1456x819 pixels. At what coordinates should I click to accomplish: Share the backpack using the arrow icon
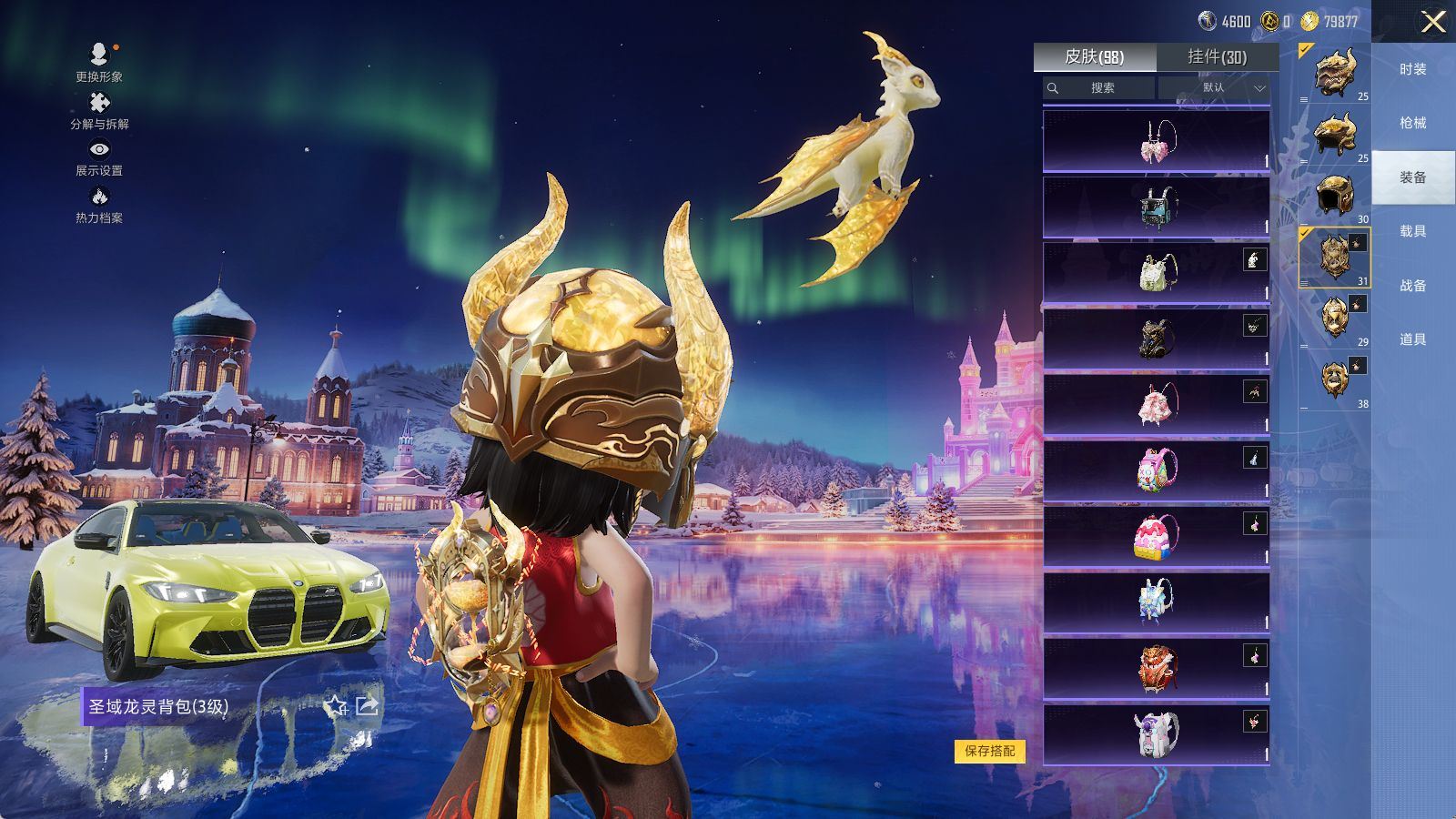[x=367, y=705]
